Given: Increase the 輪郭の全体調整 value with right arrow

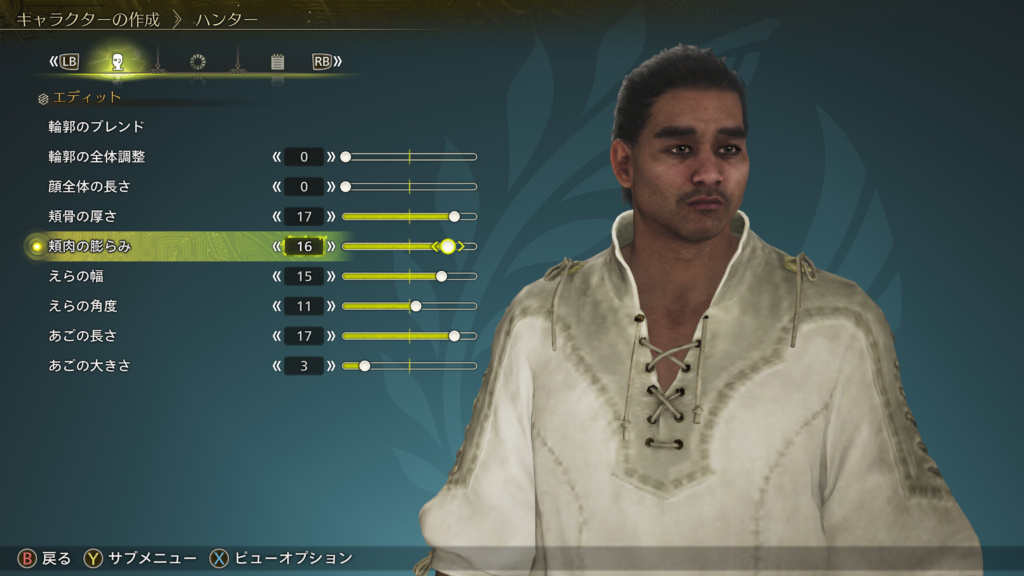Looking at the screenshot, I should coord(332,157).
